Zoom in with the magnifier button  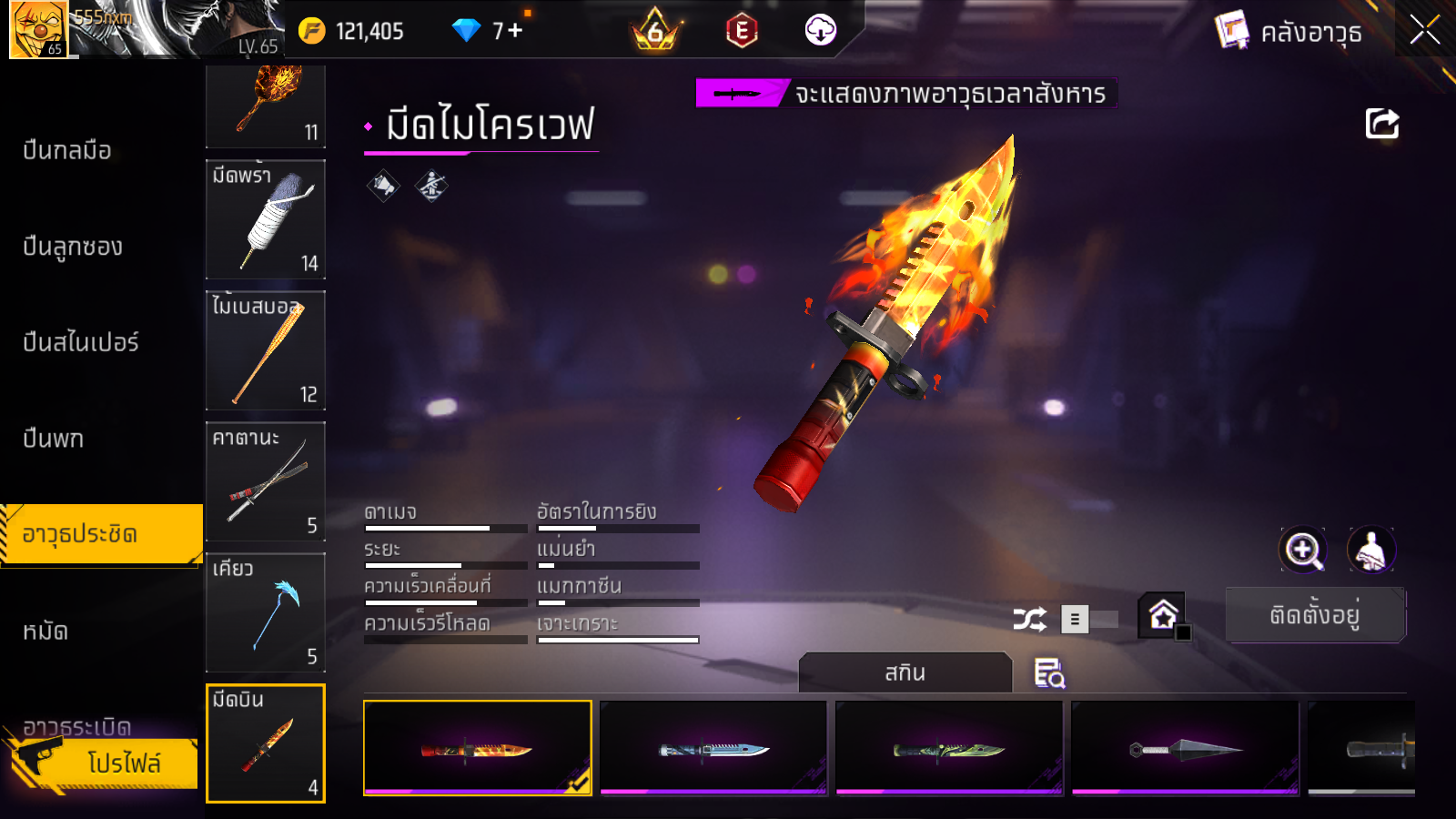pyautogui.click(x=1302, y=550)
